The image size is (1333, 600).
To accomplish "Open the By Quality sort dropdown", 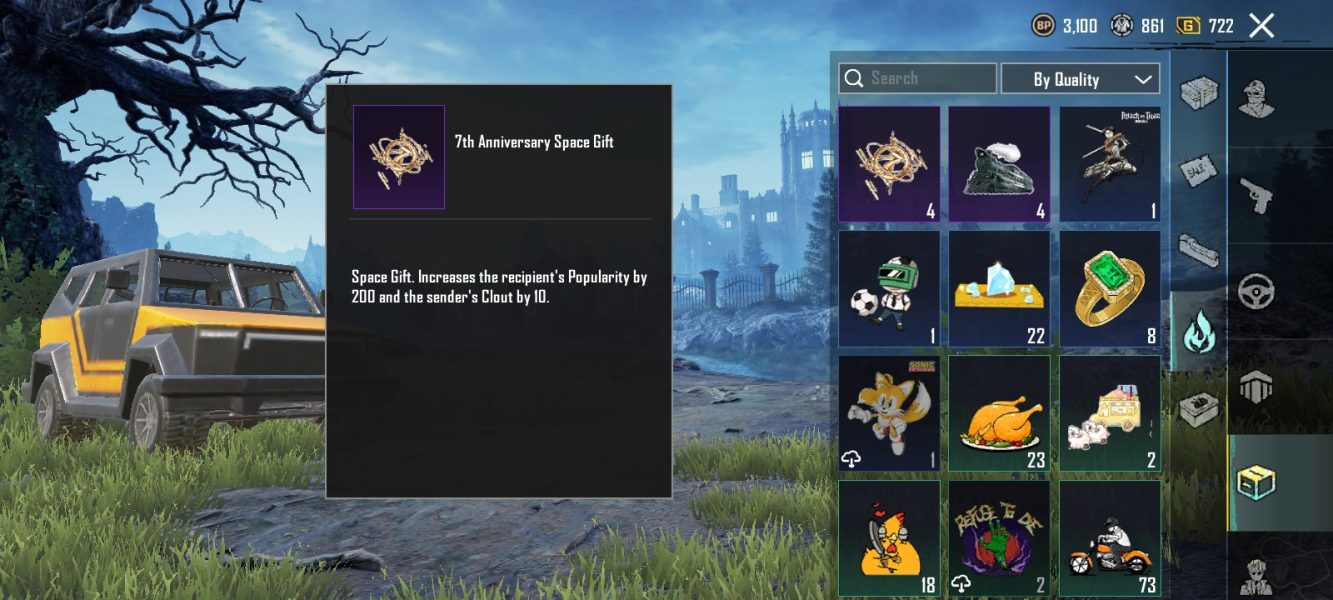I will point(1080,79).
